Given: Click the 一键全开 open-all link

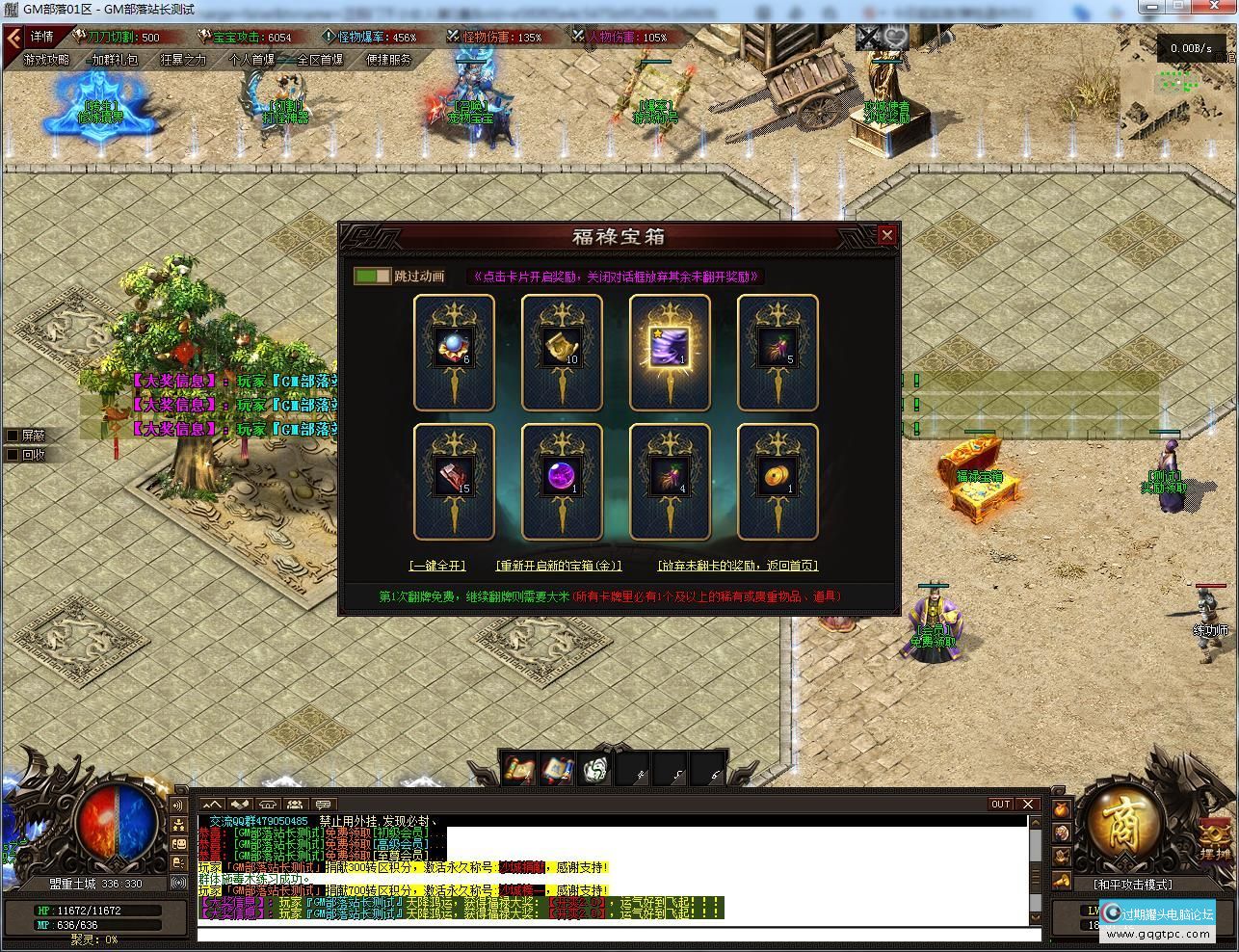Looking at the screenshot, I should pos(437,566).
